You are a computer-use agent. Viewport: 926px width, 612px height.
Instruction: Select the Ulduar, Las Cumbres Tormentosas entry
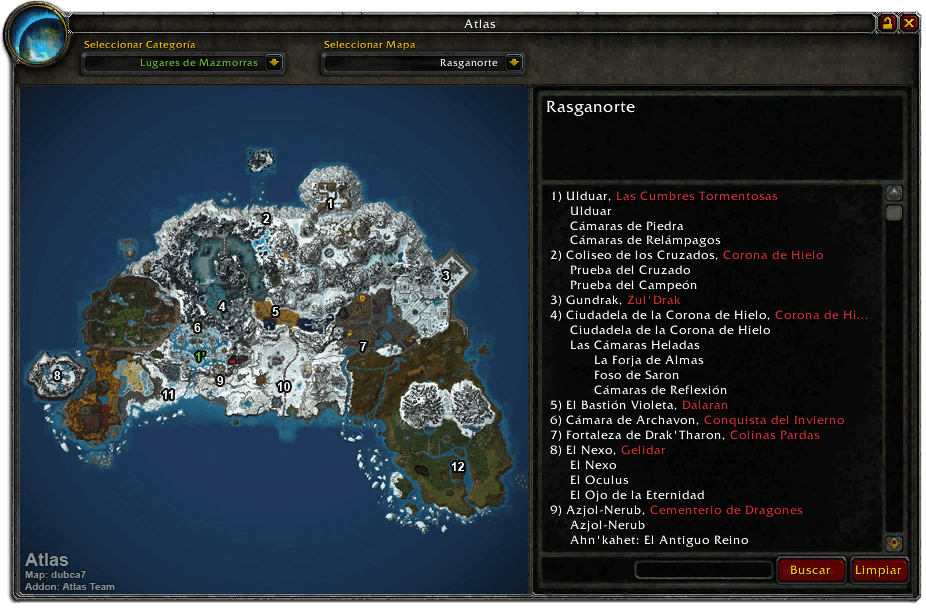664,196
